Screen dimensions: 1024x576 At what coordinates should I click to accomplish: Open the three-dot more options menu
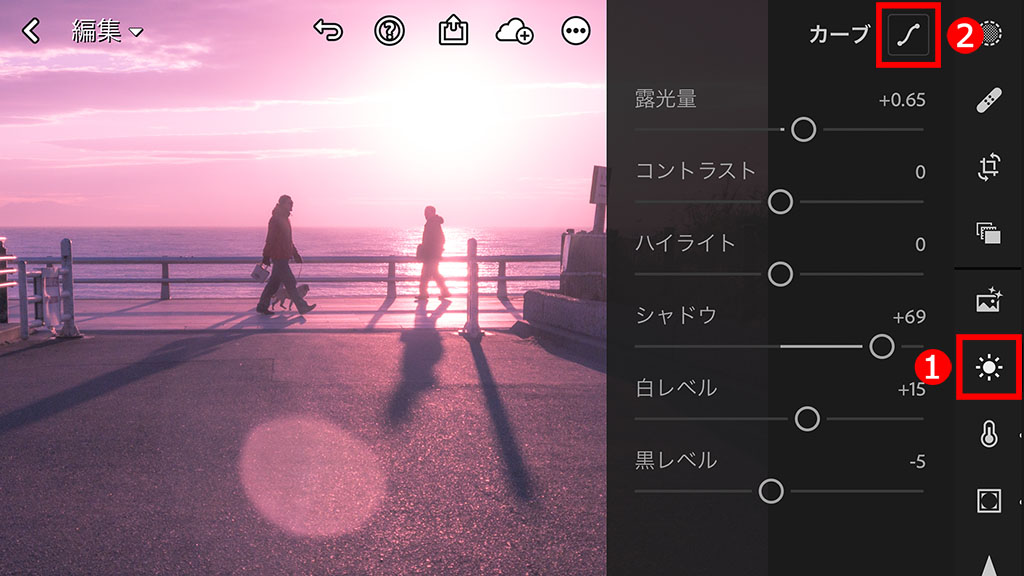coord(576,32)
